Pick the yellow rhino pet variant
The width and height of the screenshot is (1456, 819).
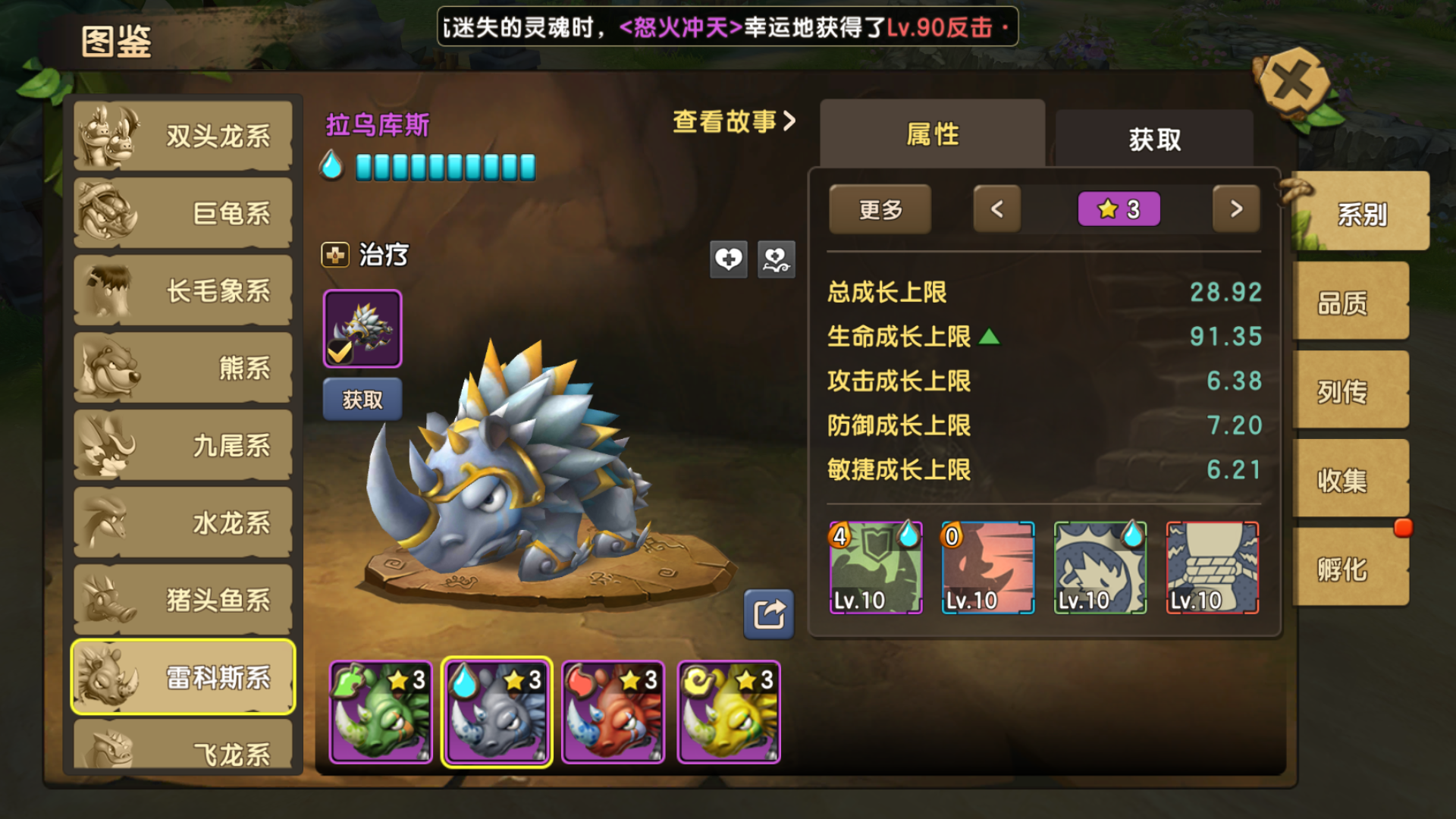[x=729, y=712]
